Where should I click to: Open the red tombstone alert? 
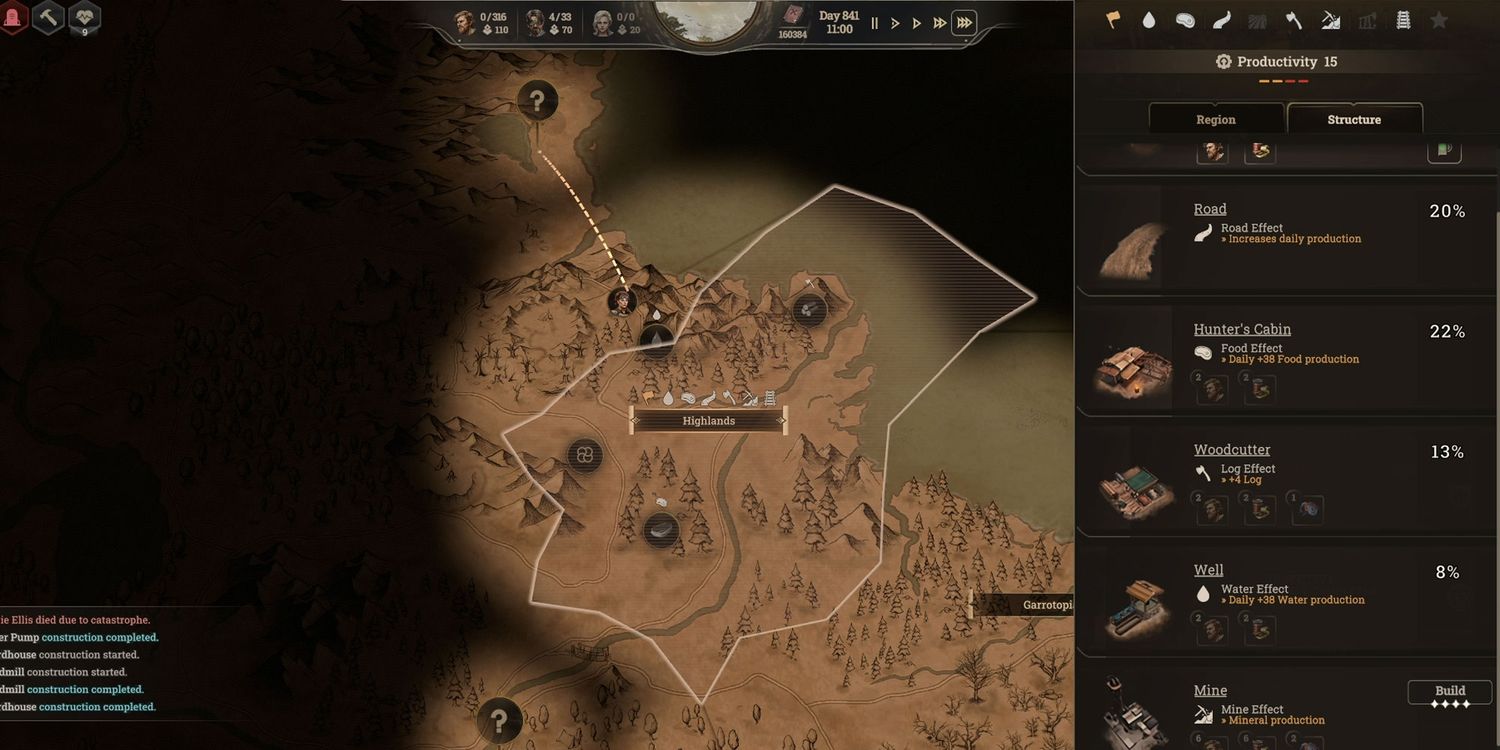click(12, 16)
